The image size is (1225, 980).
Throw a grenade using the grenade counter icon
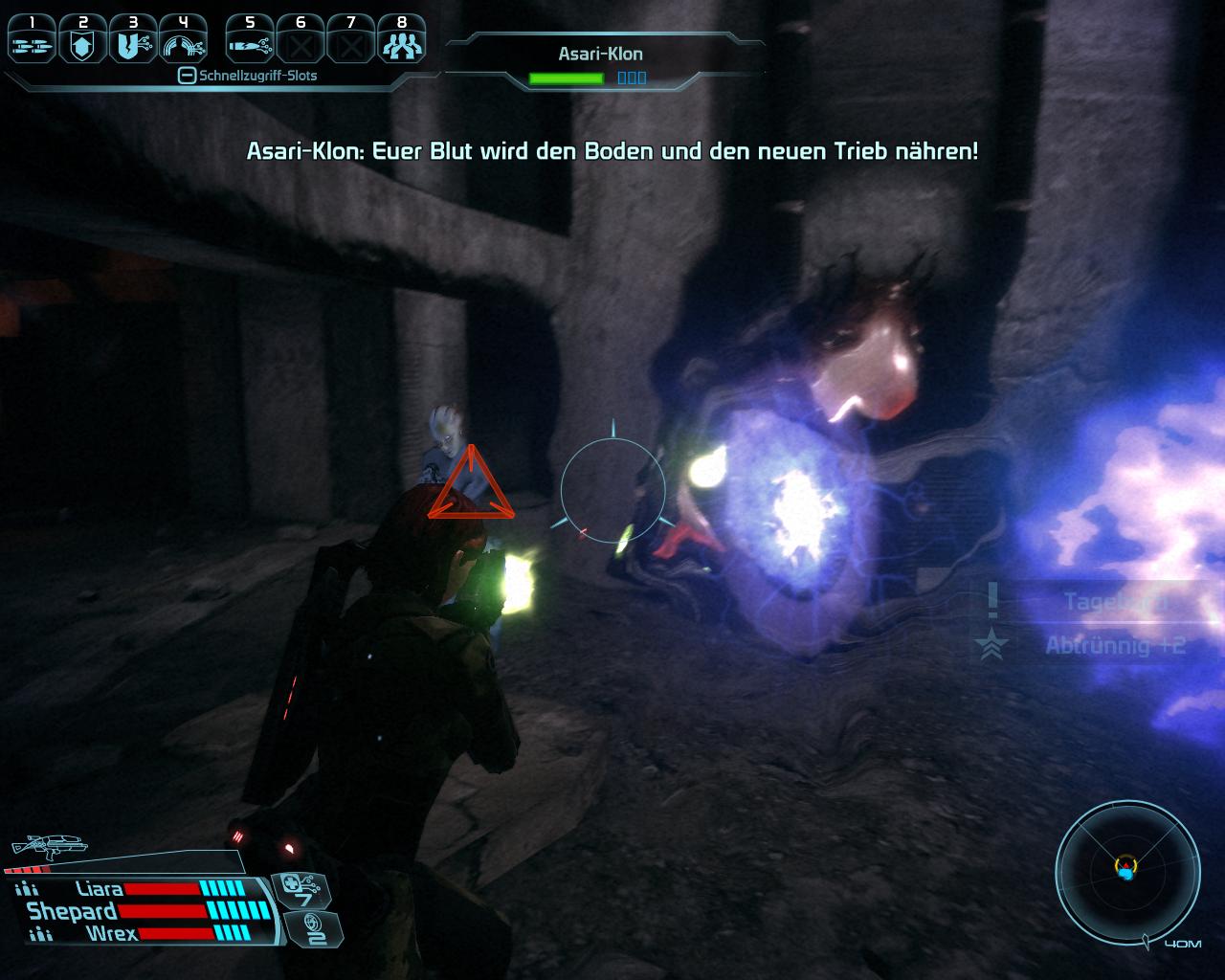[x=312, y=927]
